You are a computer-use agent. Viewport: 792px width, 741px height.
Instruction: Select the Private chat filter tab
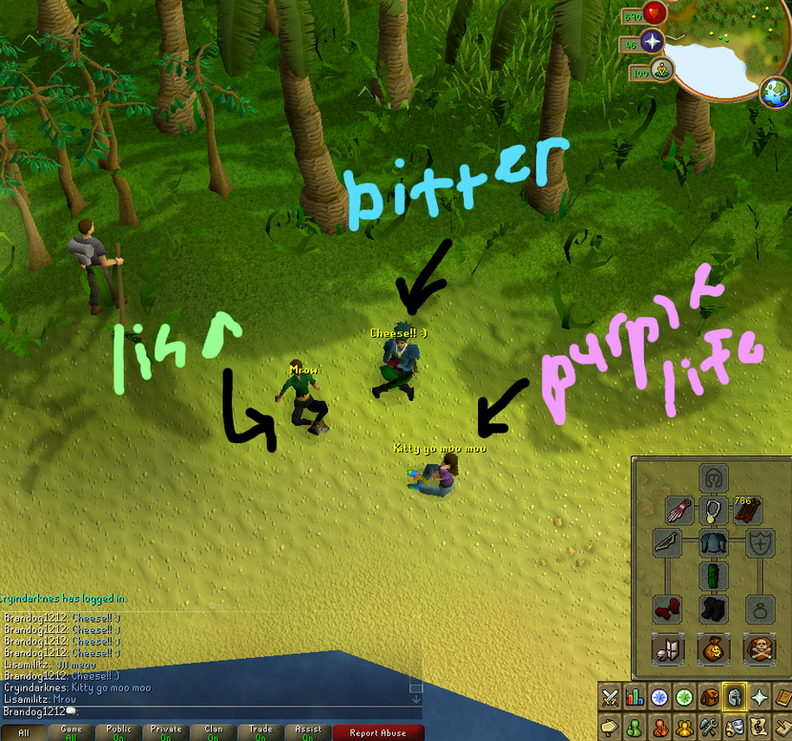tap(165, 732)
